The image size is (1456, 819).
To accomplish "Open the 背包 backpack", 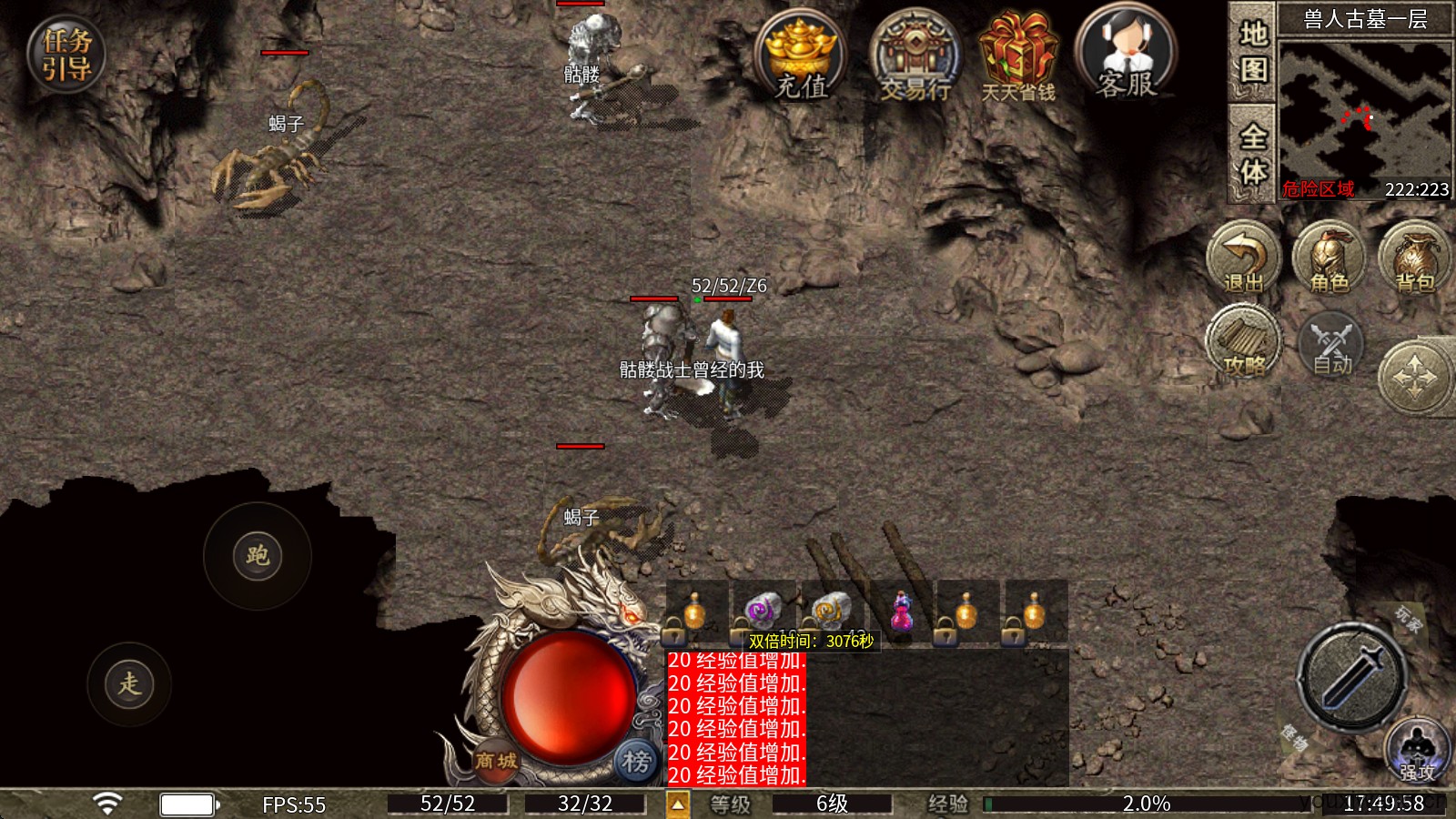I will 1415,258.
